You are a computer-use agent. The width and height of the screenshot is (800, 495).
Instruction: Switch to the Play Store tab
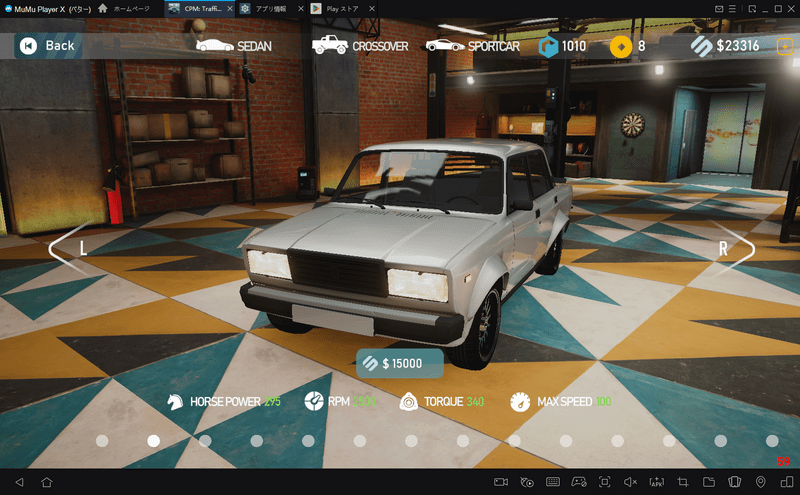(x=342, y=8)
